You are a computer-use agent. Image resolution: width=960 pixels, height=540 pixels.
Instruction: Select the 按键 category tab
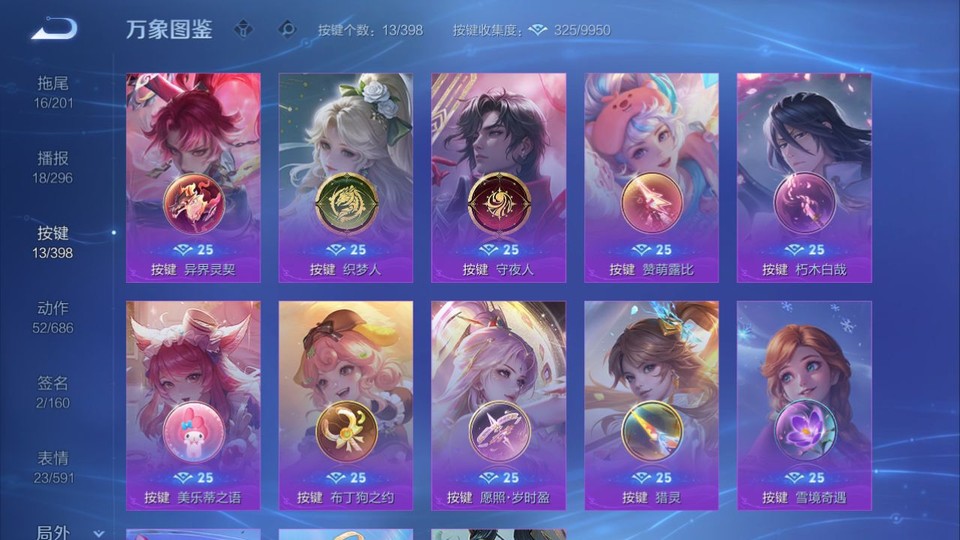(54, 241)
